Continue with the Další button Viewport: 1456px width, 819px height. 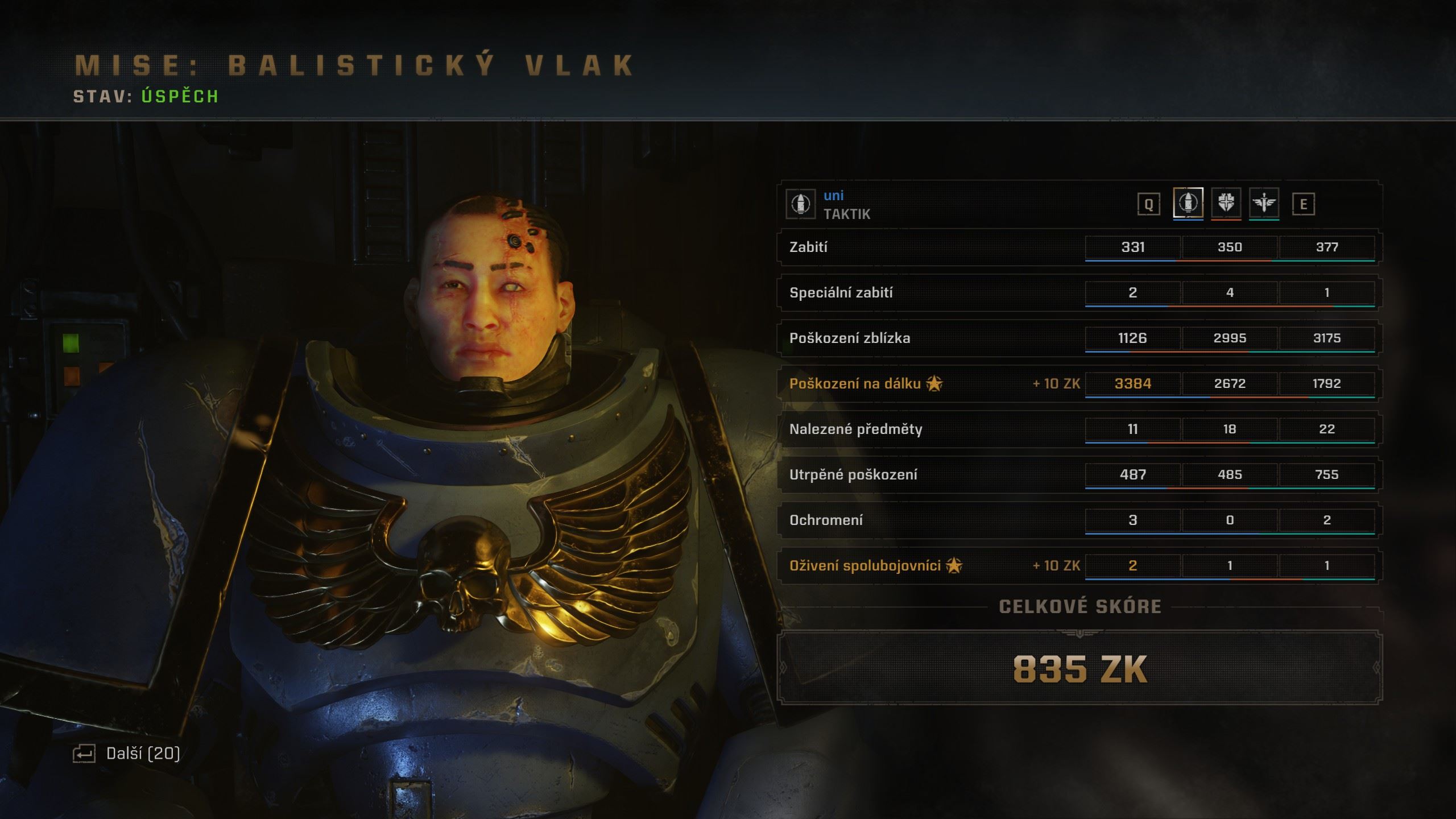click(127, 754)
